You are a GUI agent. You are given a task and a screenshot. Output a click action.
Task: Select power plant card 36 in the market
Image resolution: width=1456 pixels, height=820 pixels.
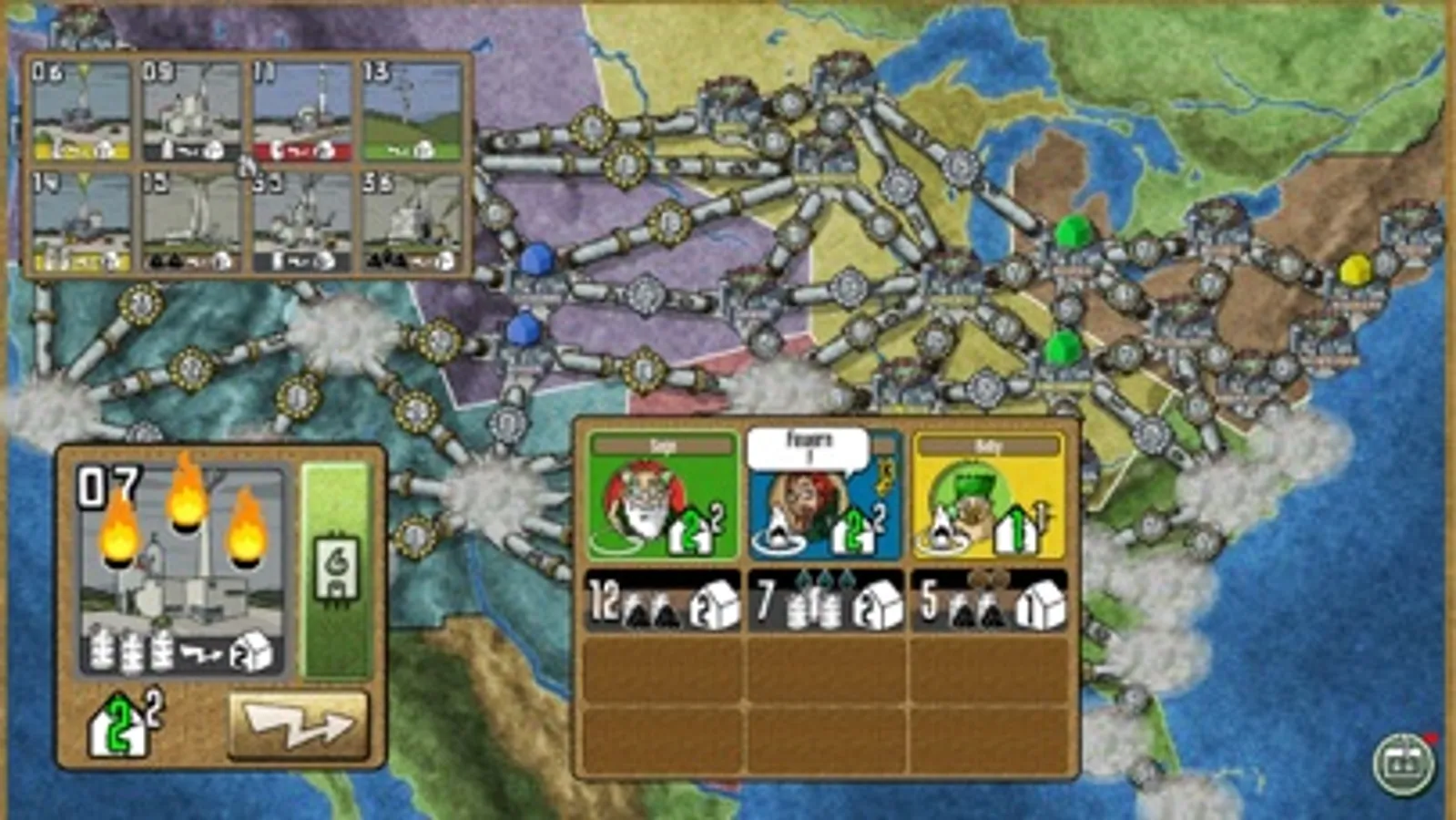tap(412, 219)
